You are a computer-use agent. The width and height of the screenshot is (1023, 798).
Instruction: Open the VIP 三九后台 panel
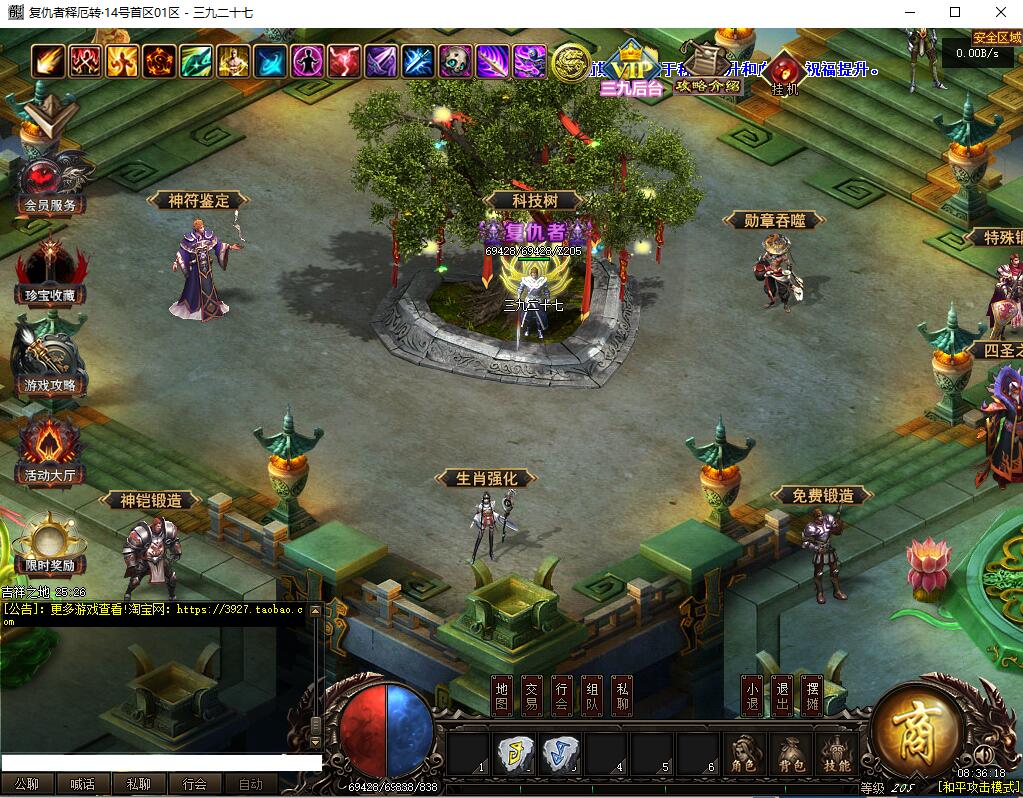point(631,70)
